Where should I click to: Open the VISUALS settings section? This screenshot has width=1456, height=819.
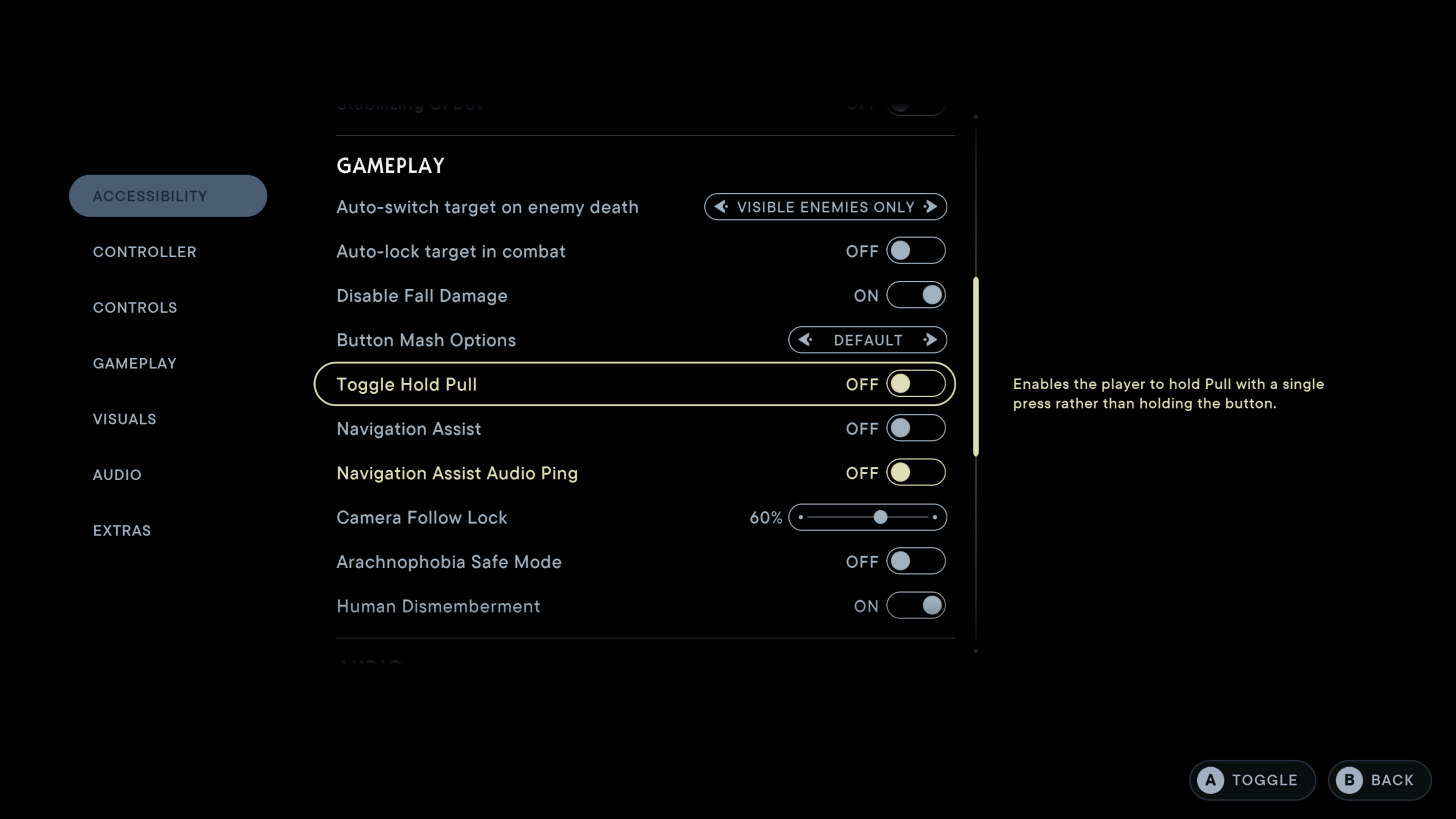124,419
